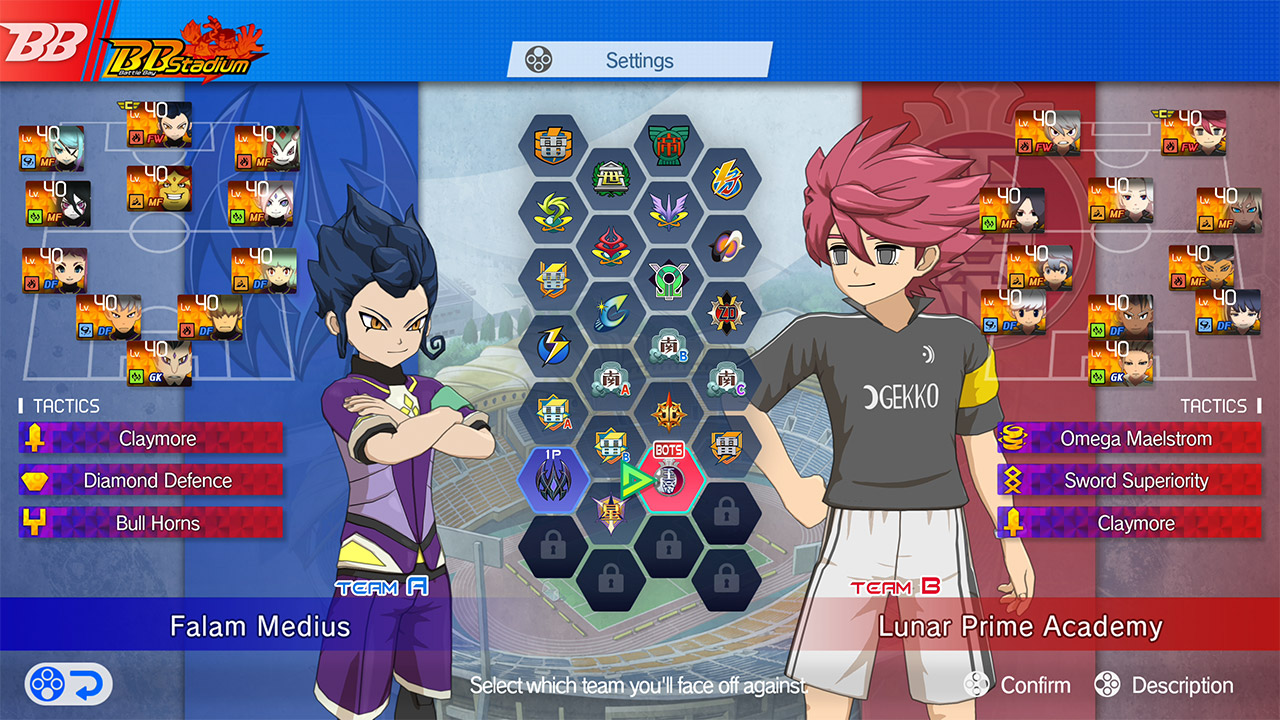
Task: Choose Team B's Omega Maelstrom tactic
Action: tap(1130, 439)
